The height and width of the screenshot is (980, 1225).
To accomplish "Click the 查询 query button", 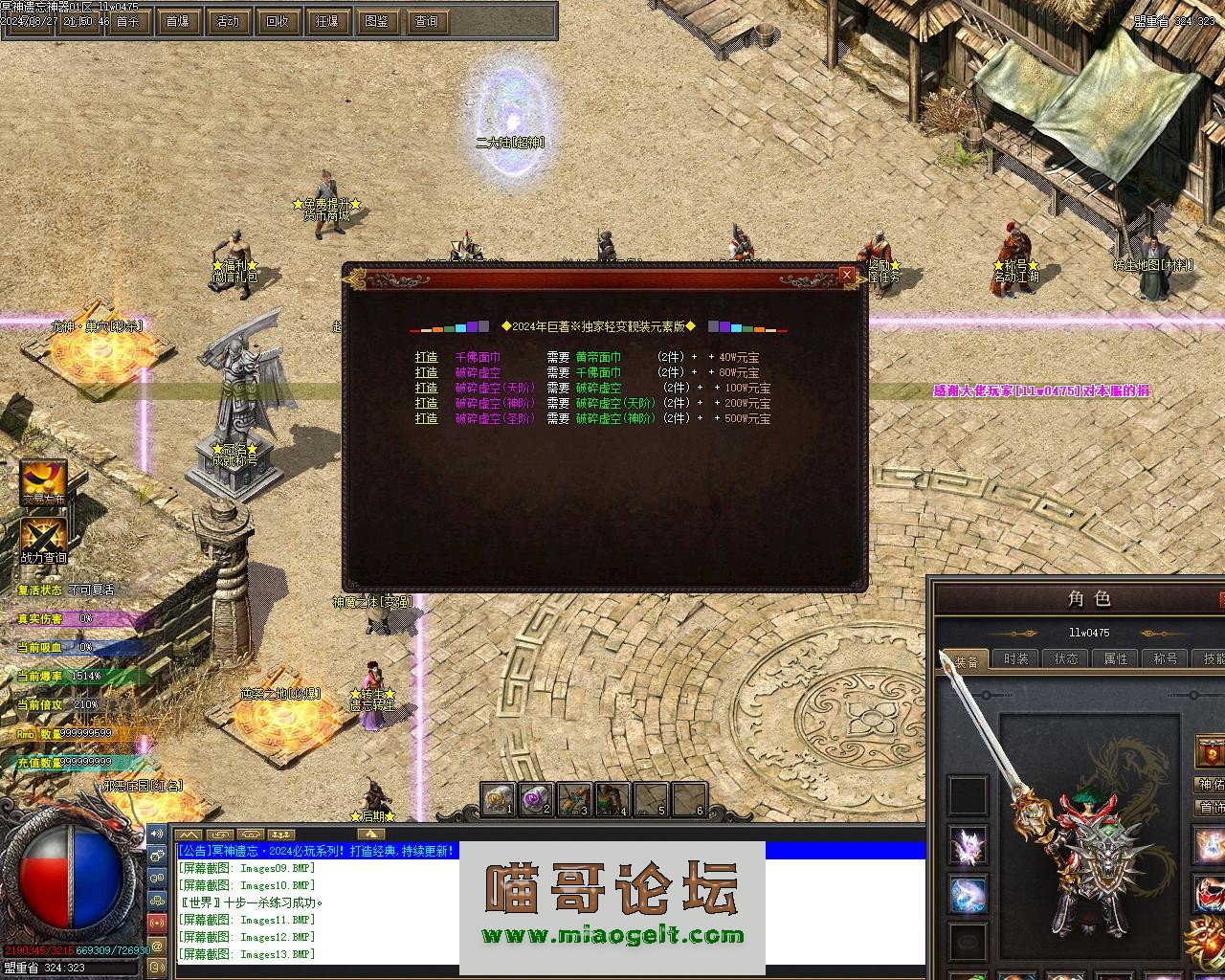I will point(426,21).
